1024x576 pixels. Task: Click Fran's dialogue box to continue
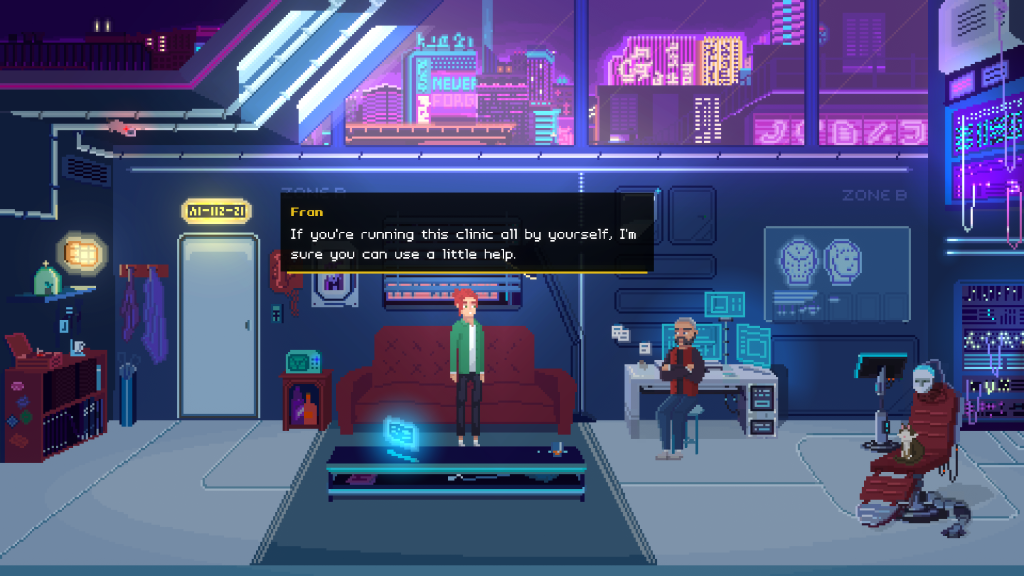click(x=466, y=234)
